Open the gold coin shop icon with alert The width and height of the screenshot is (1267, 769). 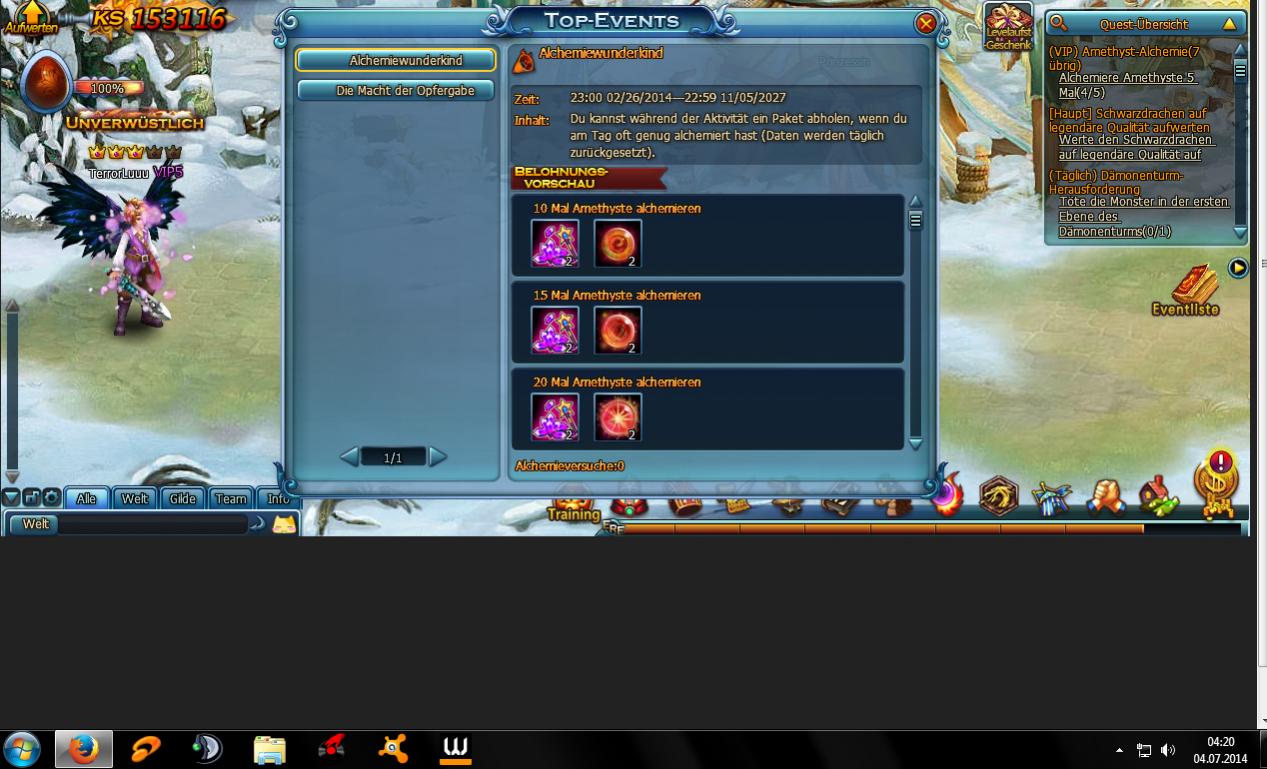coord(1216,484)
